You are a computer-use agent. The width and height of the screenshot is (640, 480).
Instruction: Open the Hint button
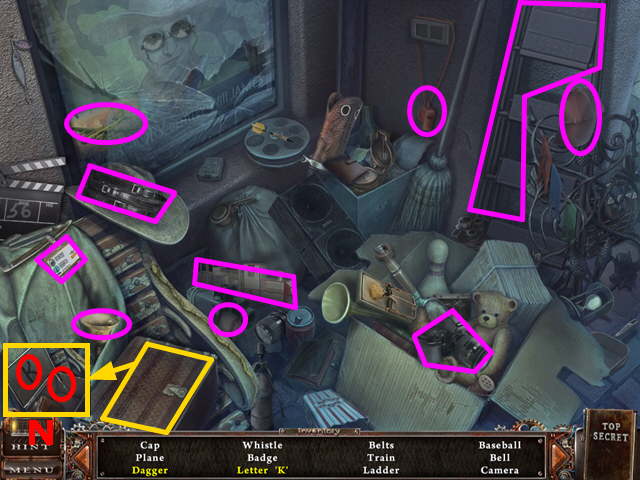click(30, 443)
